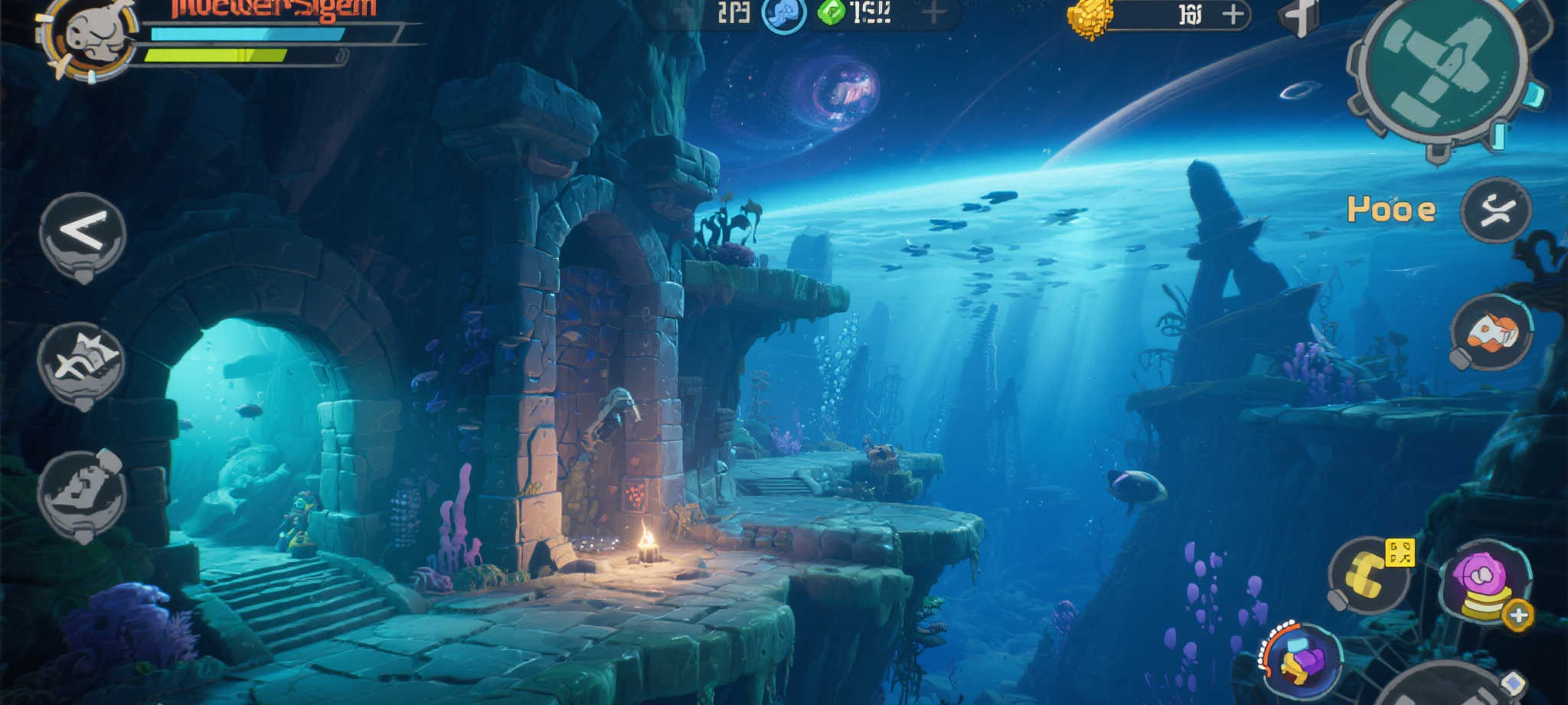The width and height of the screenshot is (1568, 705).
Task: Add more green gem currency
Action: [x=933, y=12]
